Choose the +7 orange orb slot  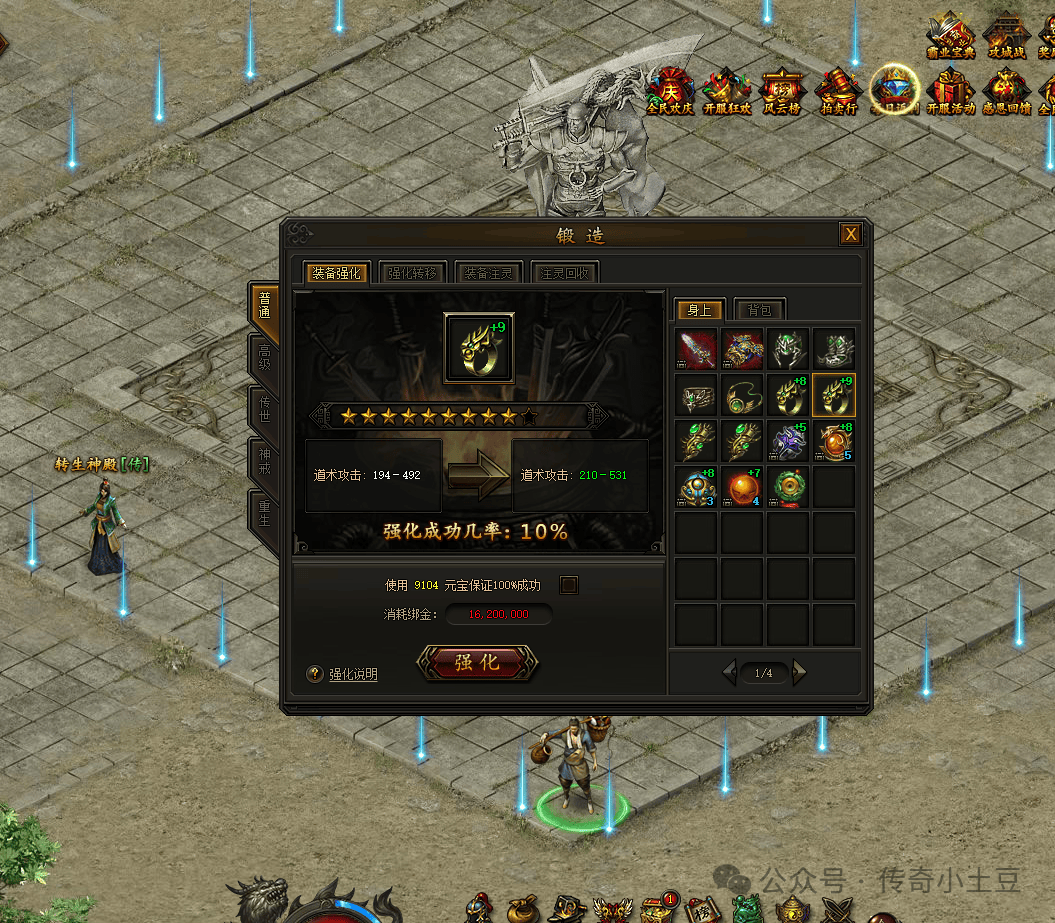click(x=742, y=487)
